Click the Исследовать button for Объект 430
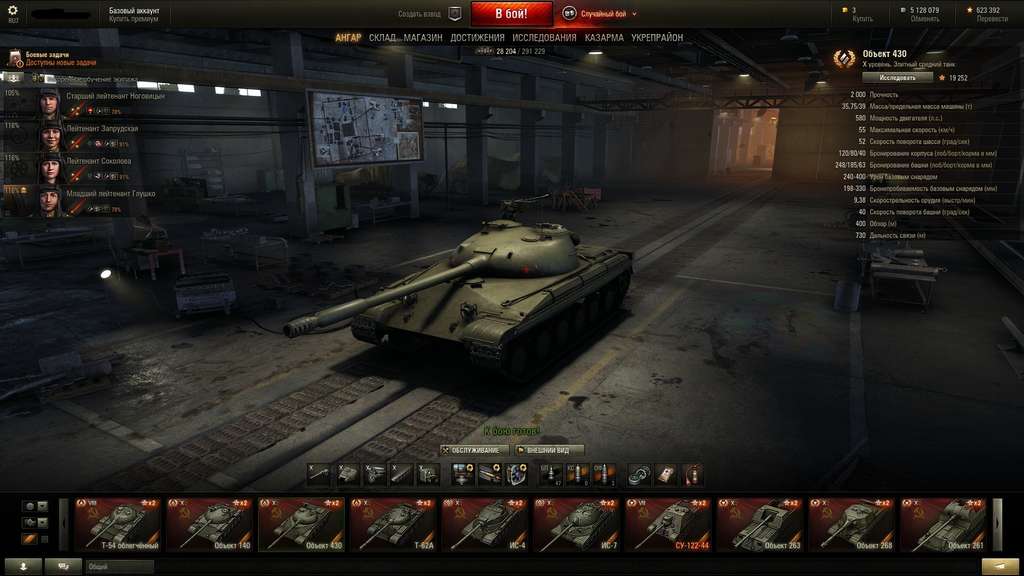 coord(897,77)
